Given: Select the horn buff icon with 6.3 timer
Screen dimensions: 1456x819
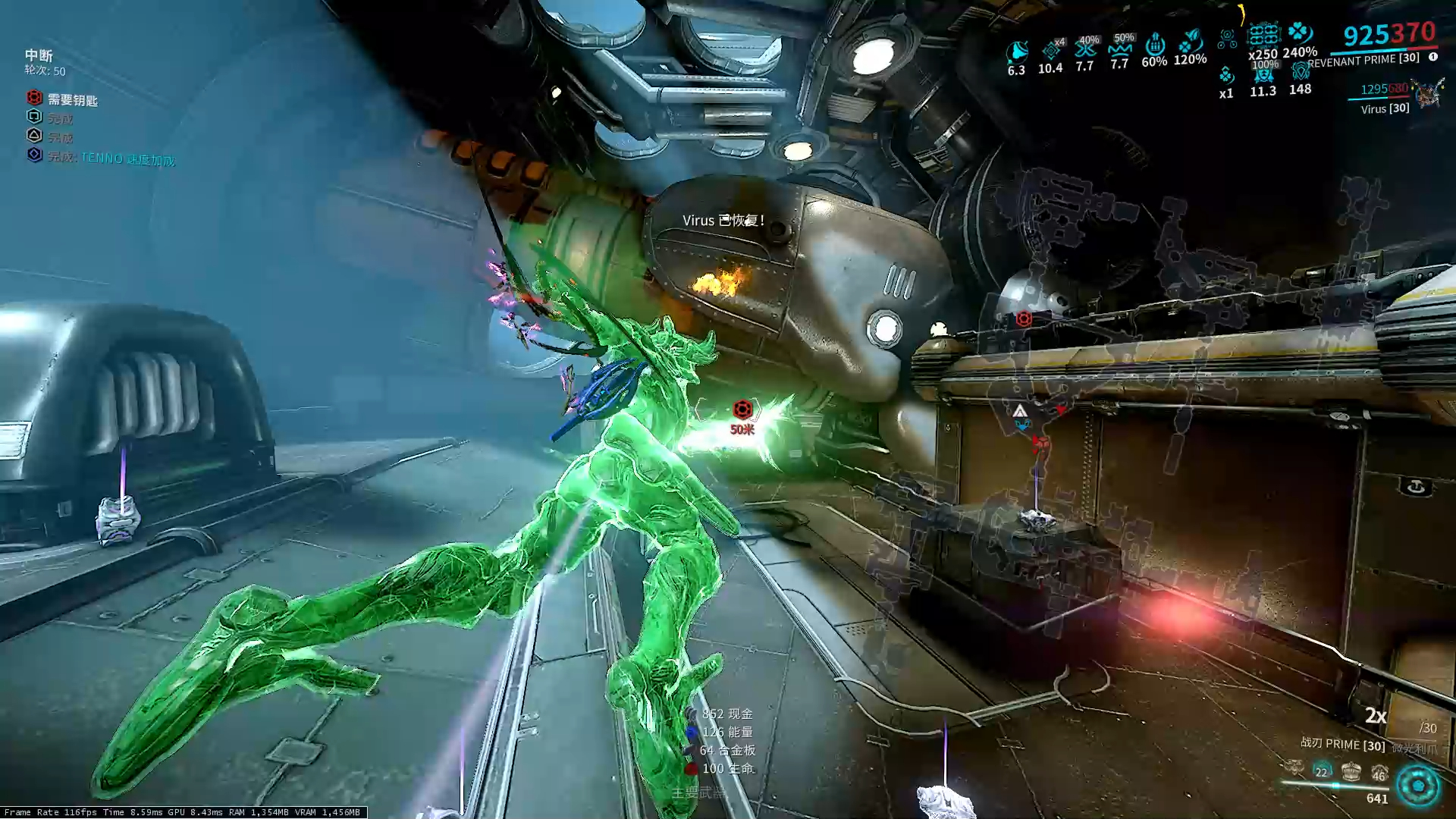Looking at the screenshot, I should point(1016,52).
